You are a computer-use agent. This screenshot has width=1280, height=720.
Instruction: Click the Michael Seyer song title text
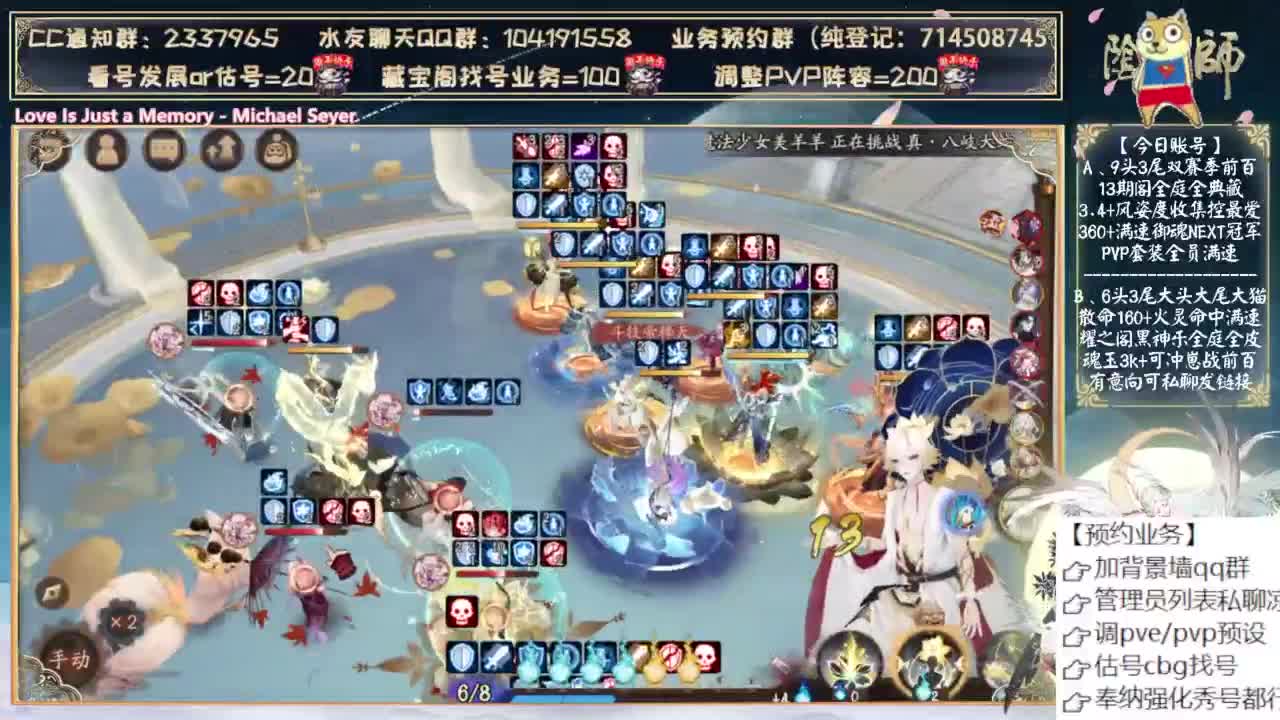tap(185, 117)
